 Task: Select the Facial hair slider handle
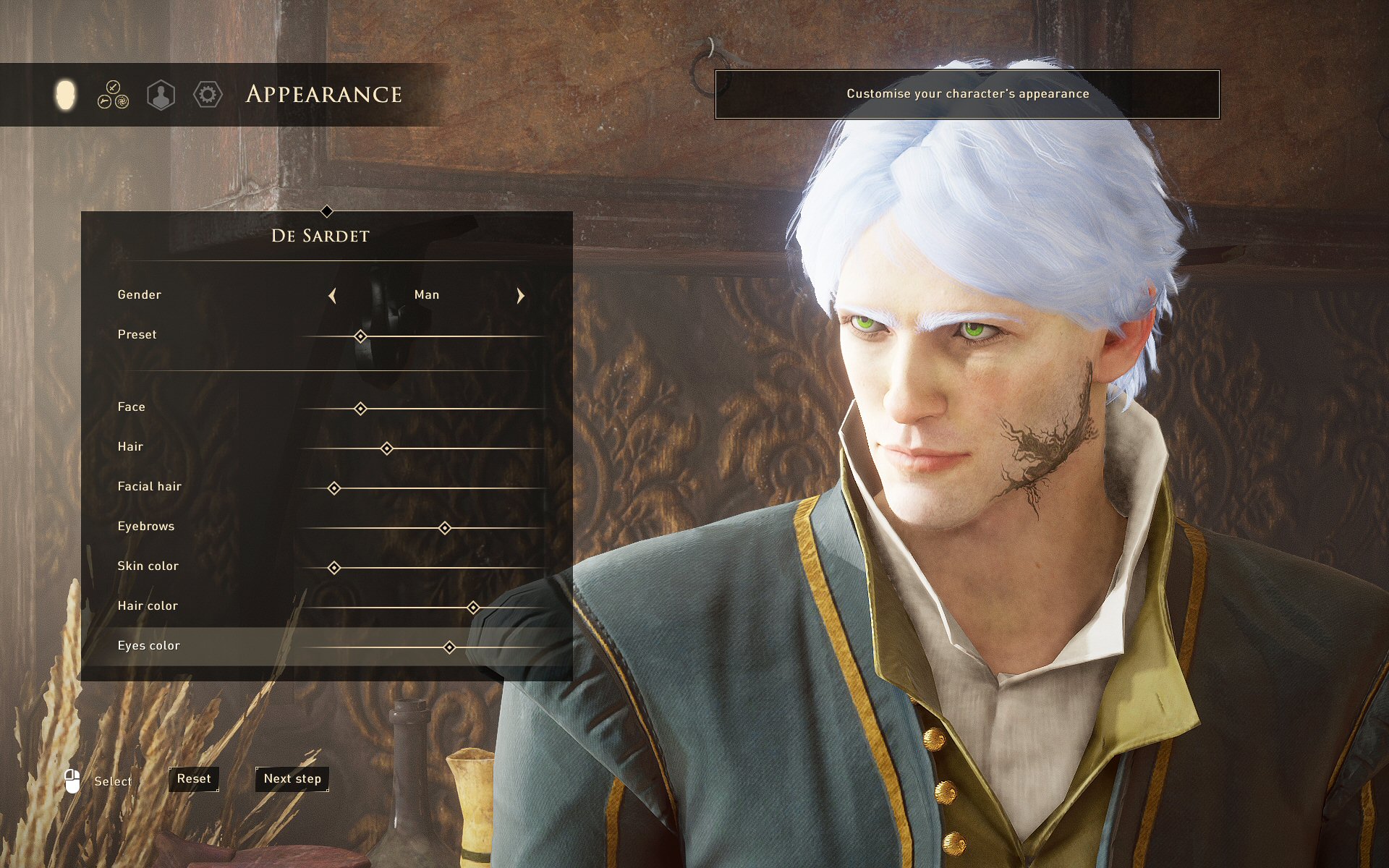click(x=334, y=488)
